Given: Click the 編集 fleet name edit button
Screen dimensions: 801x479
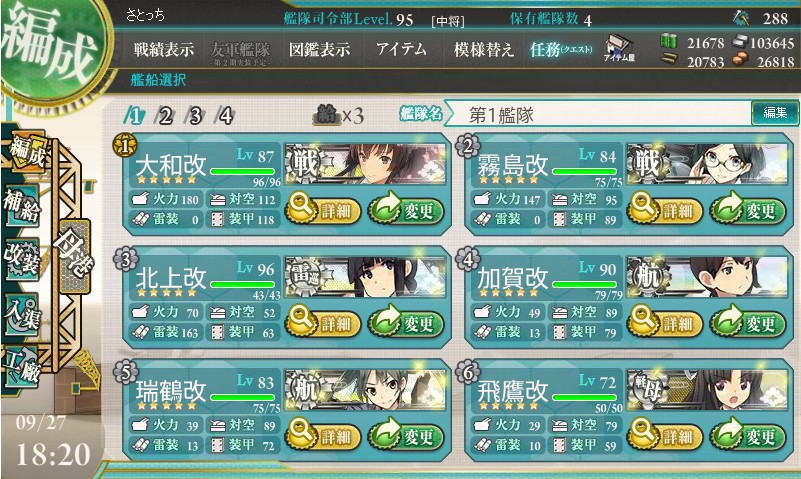Looking at the screenshot, I should [775, 113].
